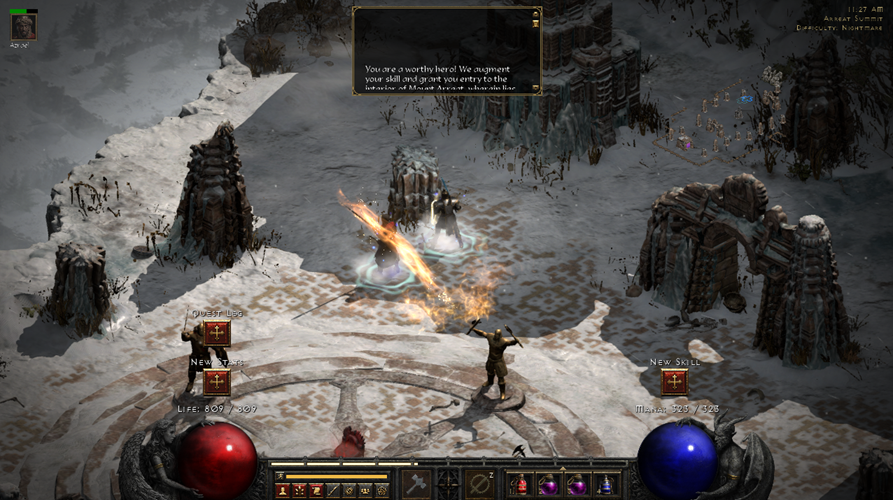Open the Quest Log button

(217, 333)
